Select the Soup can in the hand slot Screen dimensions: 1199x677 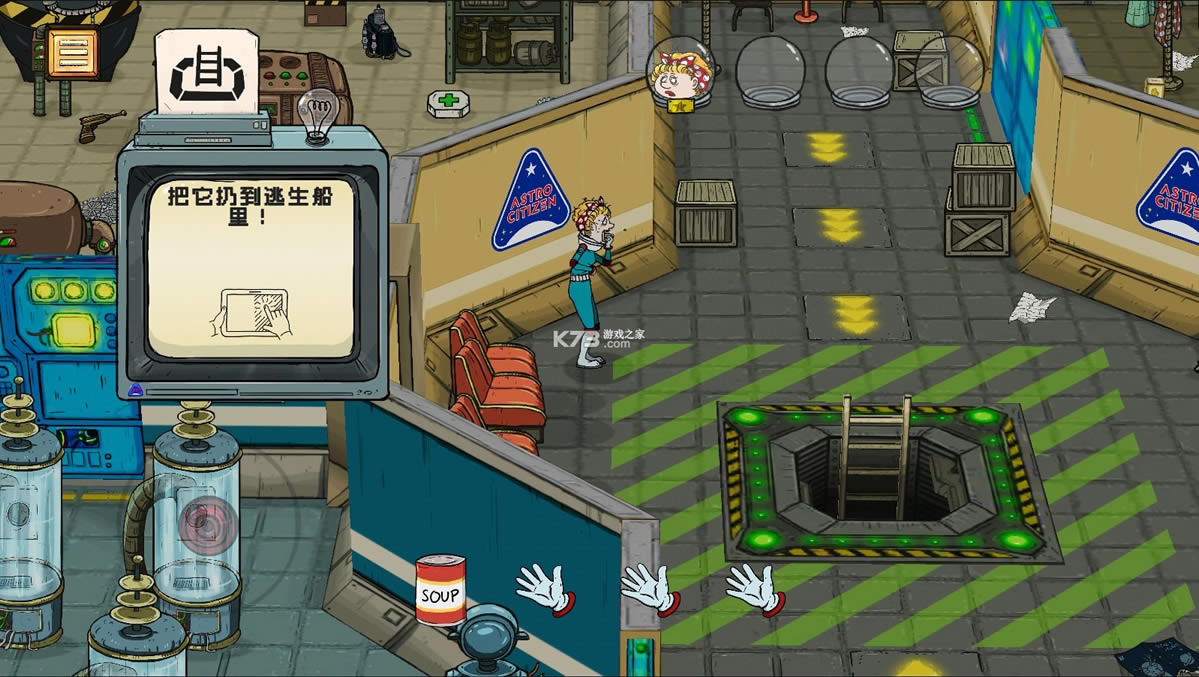440,590
